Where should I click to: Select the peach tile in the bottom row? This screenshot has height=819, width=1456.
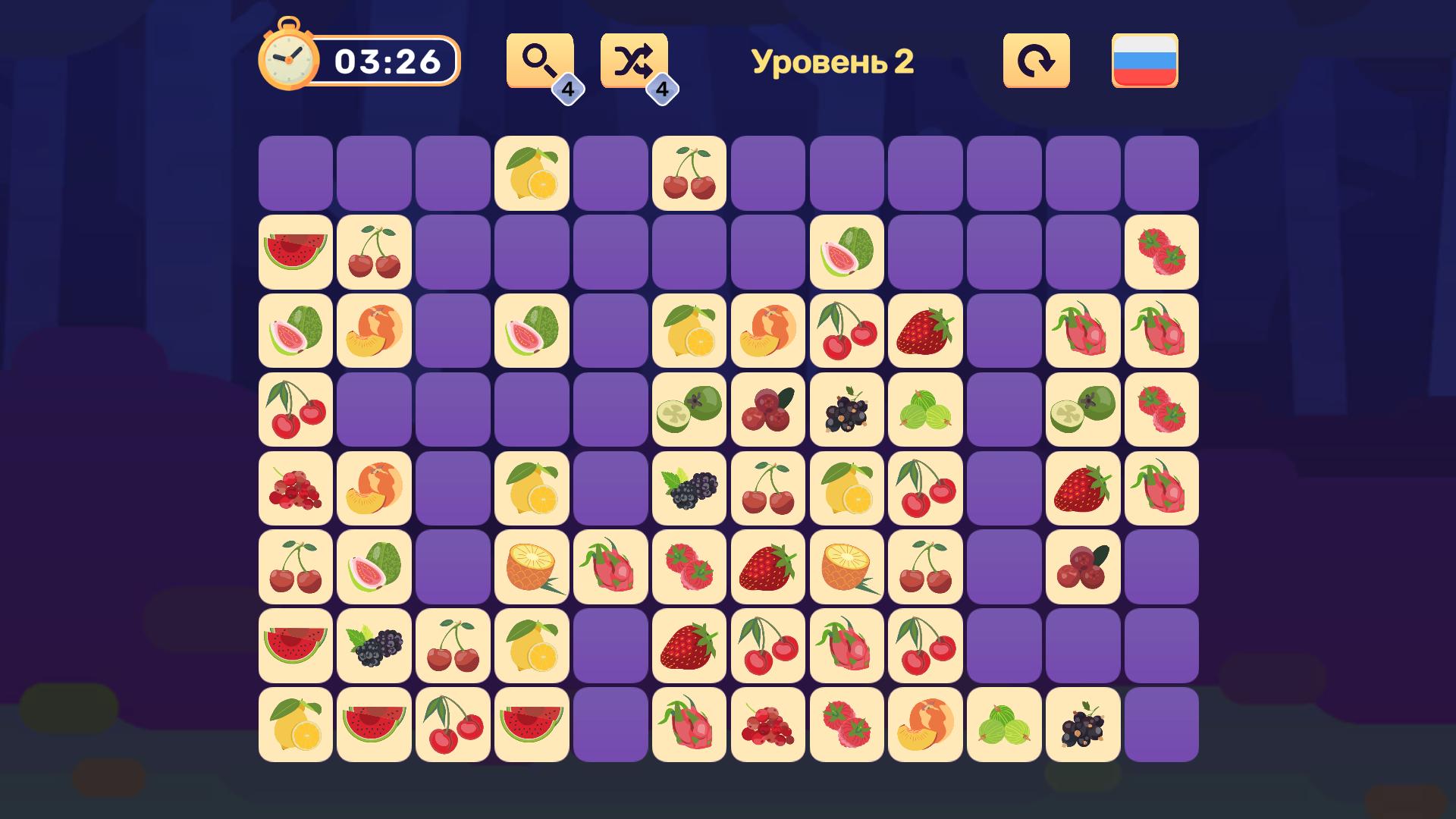[x=925, y=726]
